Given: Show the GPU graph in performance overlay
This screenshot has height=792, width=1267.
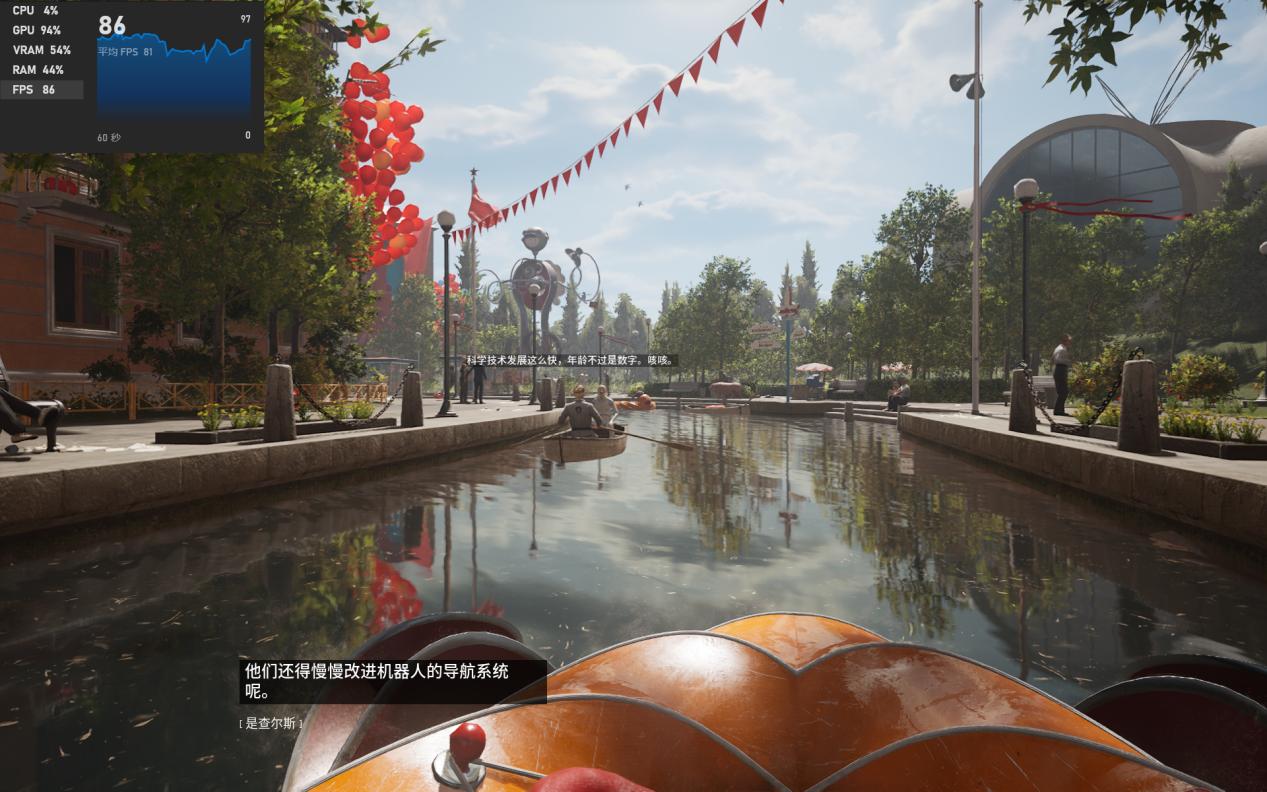Looking at the screenshot, I should 37,30.
